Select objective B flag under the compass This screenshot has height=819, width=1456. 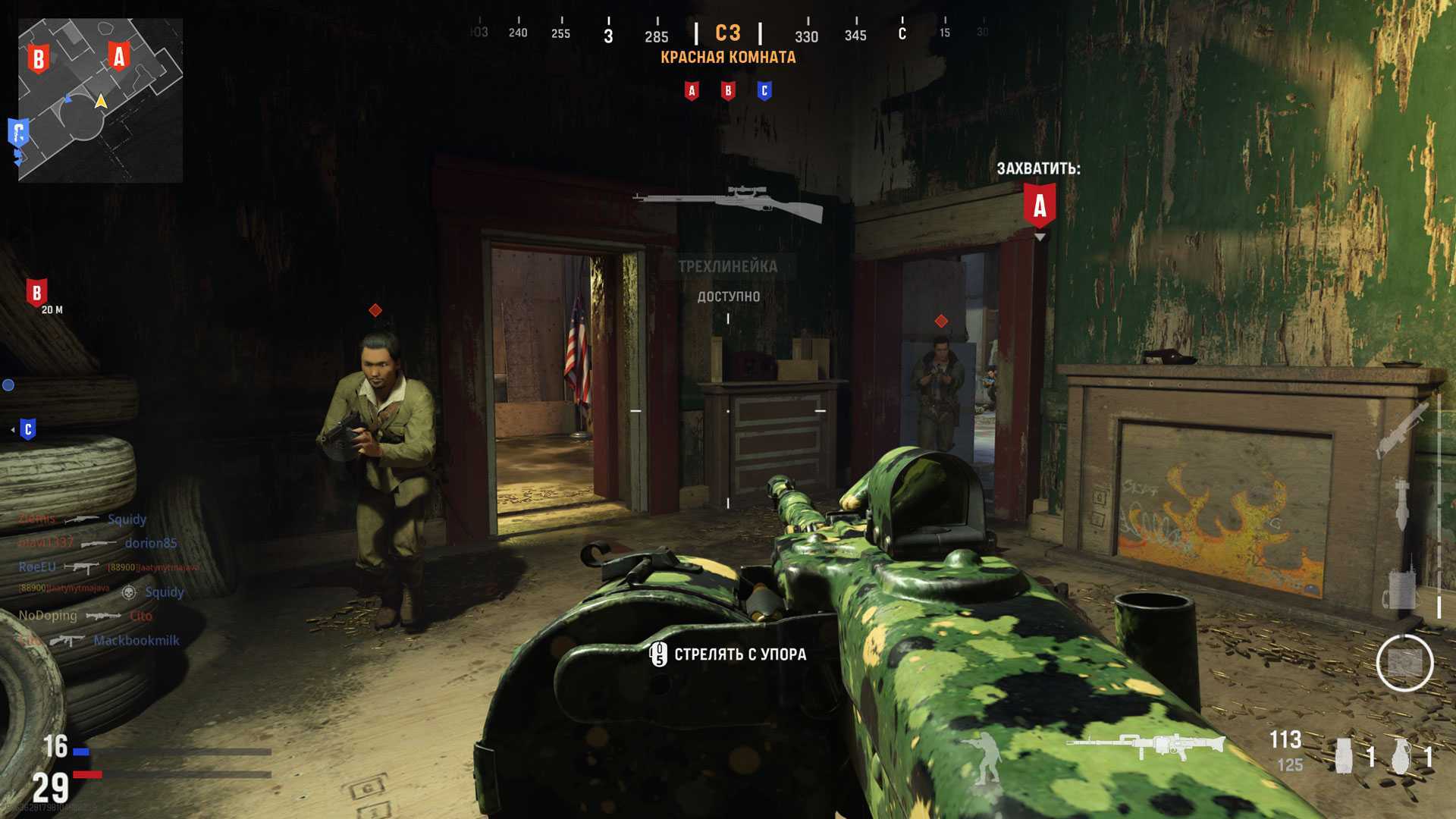[x=728, y=91]
